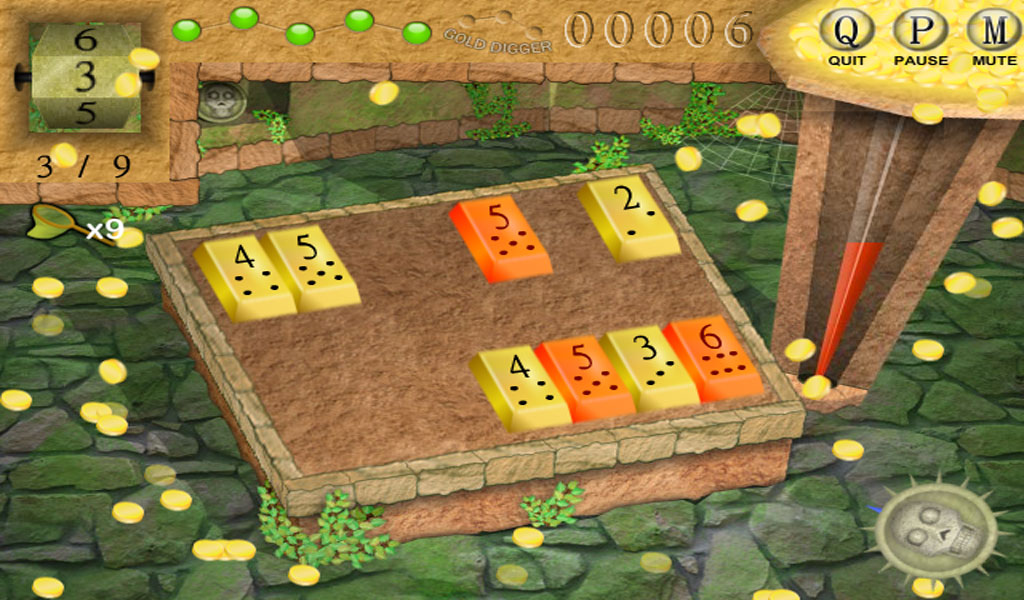Quit the game with the Q button
This screenshot has height=600, width=1024.
[x=846, y=31]
